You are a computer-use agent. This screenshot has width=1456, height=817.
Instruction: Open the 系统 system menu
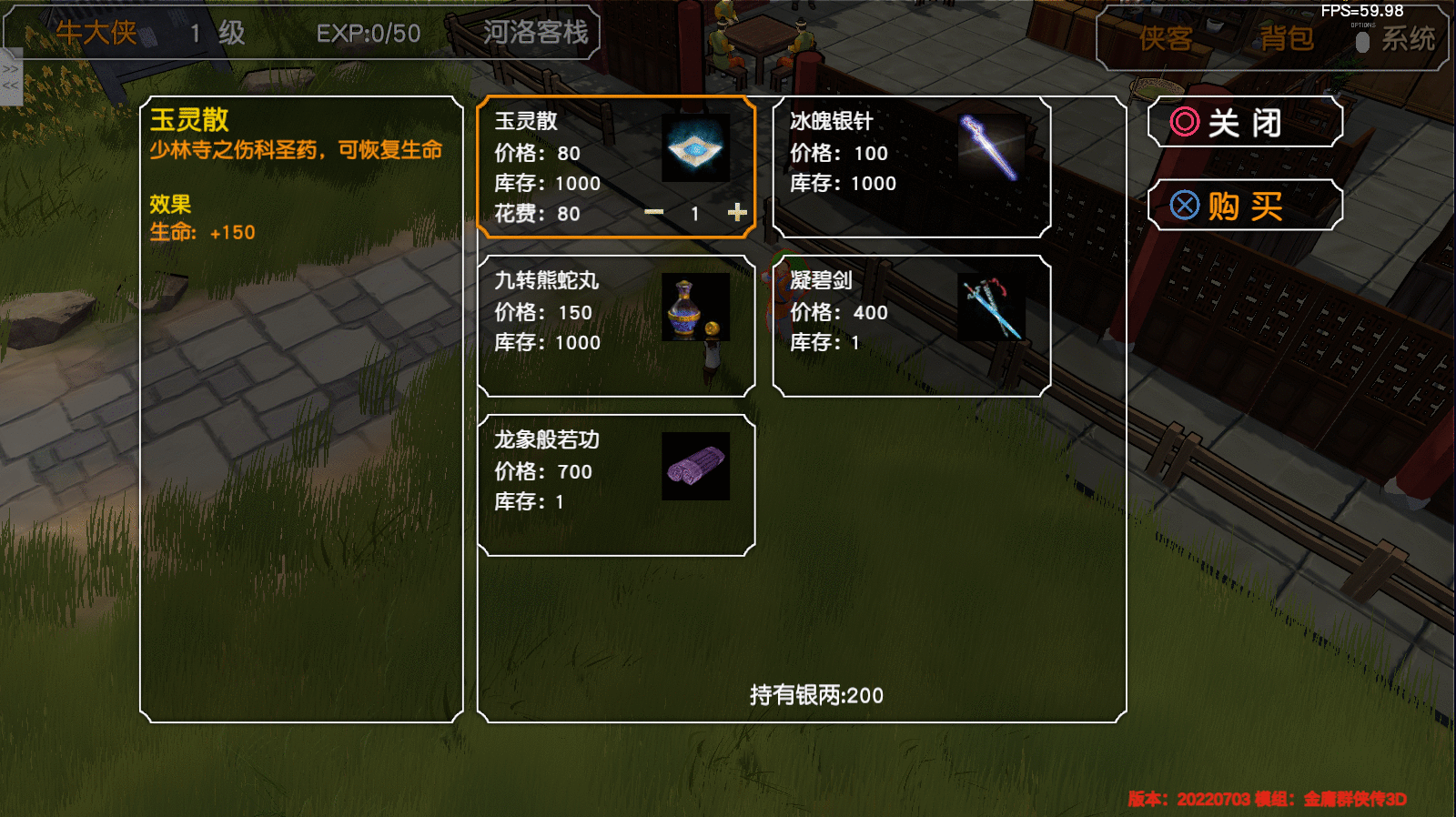[x=1409, y=38]
